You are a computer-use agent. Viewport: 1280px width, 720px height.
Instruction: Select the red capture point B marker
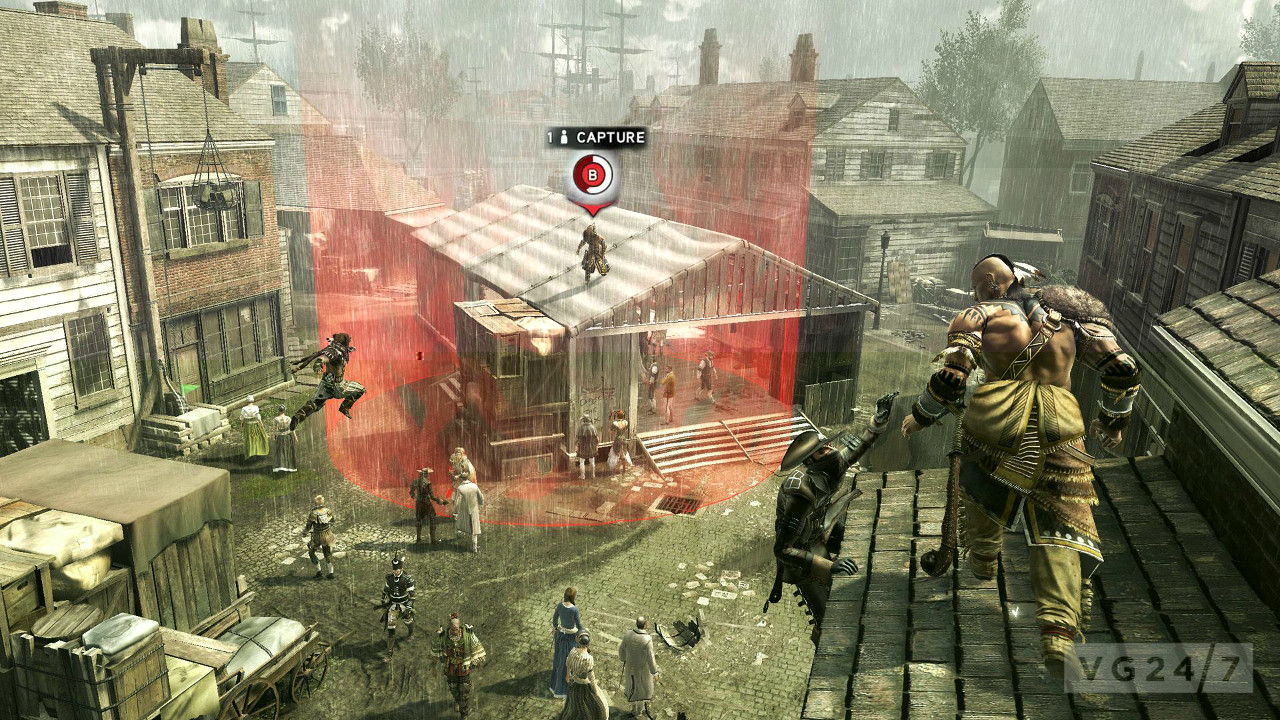click(592, 178)
